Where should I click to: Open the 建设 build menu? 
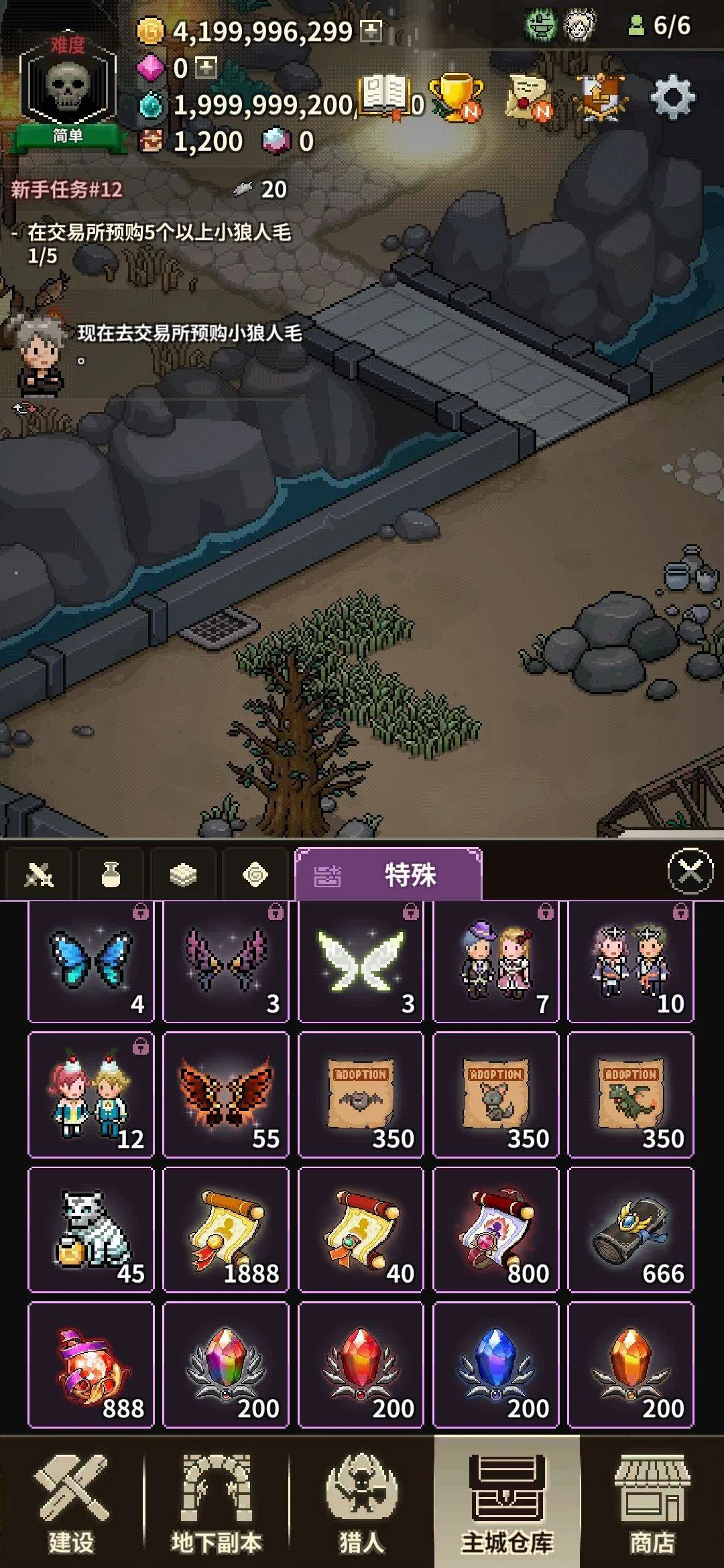72,1502
